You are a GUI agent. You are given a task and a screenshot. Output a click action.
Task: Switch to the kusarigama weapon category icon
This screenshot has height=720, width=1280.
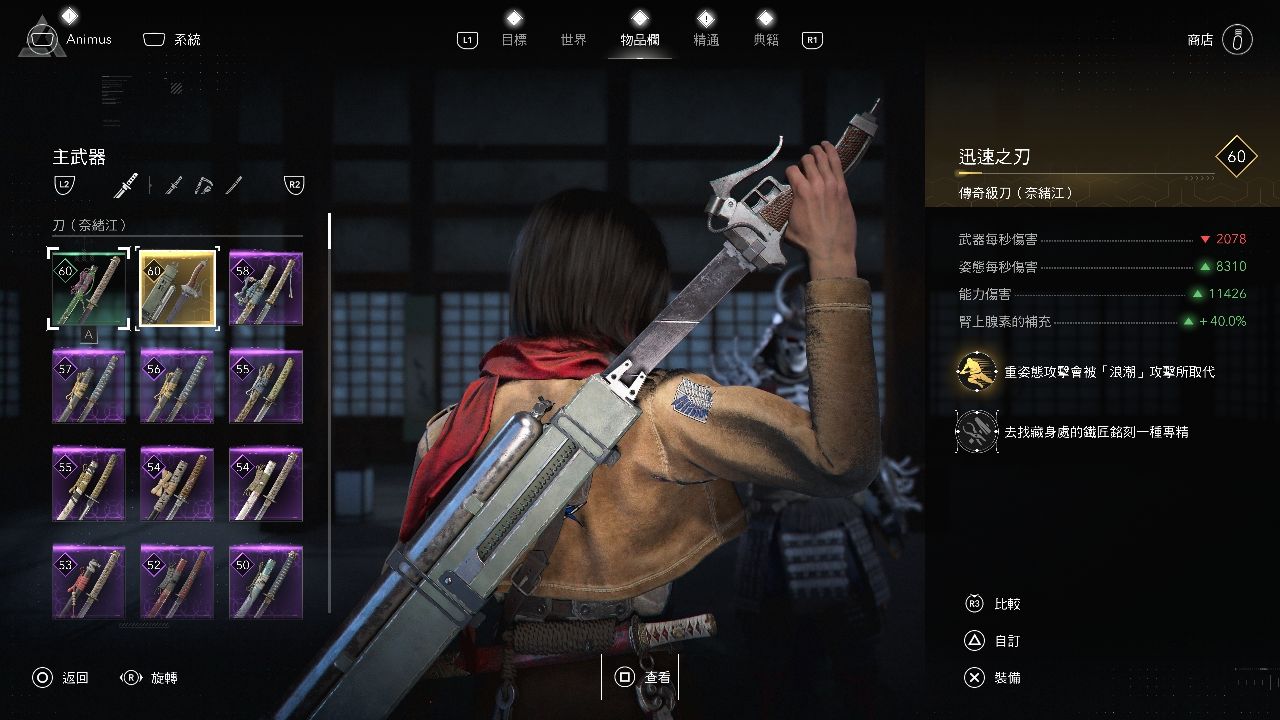pos(204,185)
